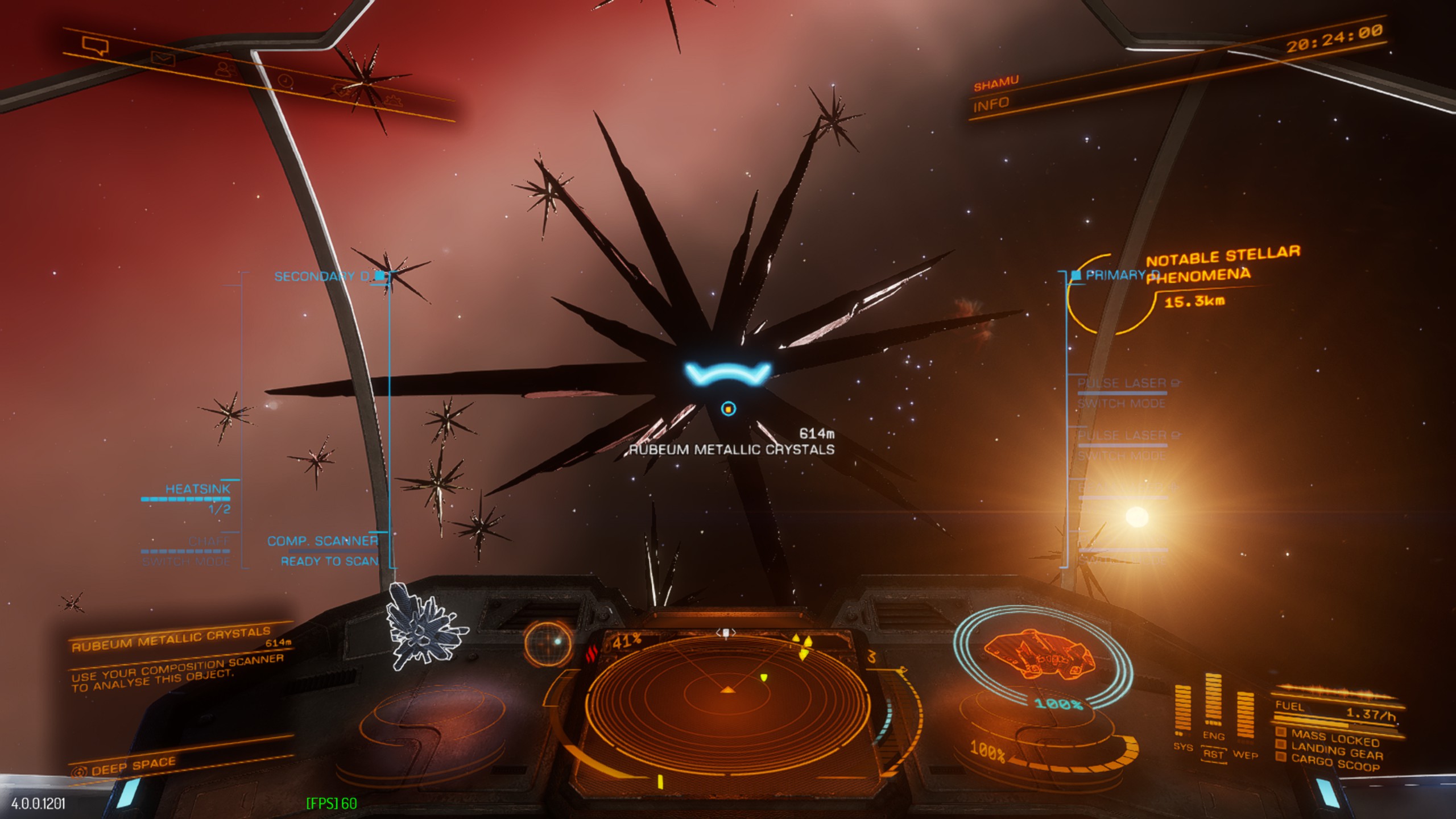This screenshot has width=1456, height=819.
Task: Select the small compass navigation sphere
Action: tap(548, 643)
